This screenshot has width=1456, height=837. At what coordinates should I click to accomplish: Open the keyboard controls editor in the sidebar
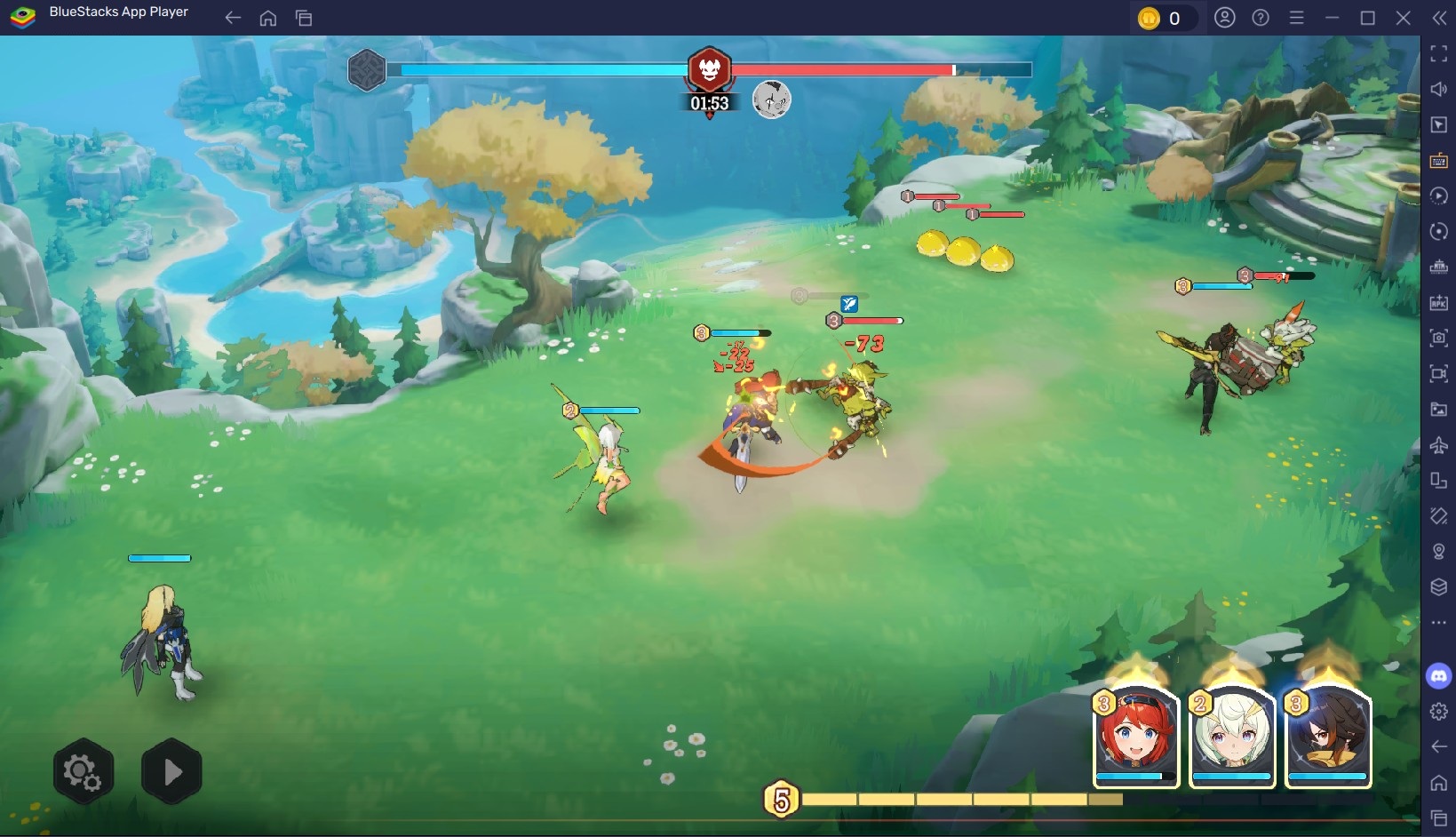click(x=1440, y=161)
